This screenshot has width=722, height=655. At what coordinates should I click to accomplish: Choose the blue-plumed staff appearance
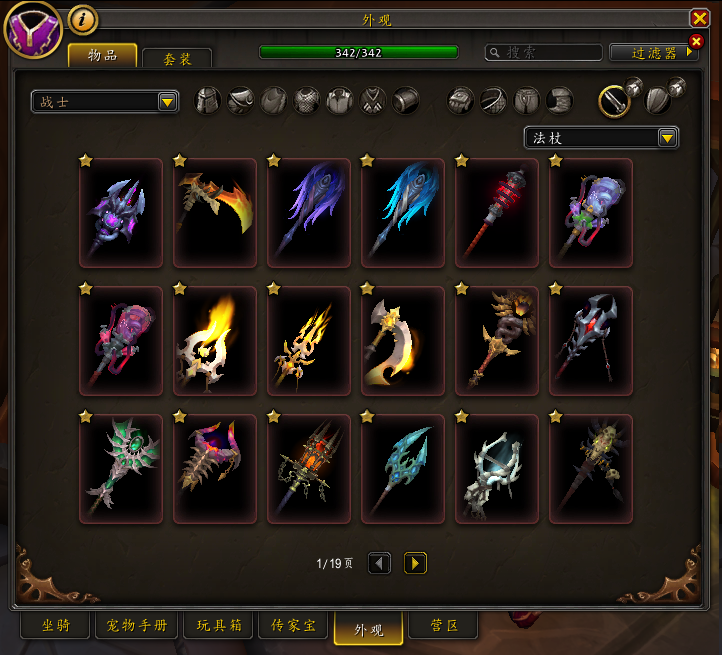pos(402,213)
